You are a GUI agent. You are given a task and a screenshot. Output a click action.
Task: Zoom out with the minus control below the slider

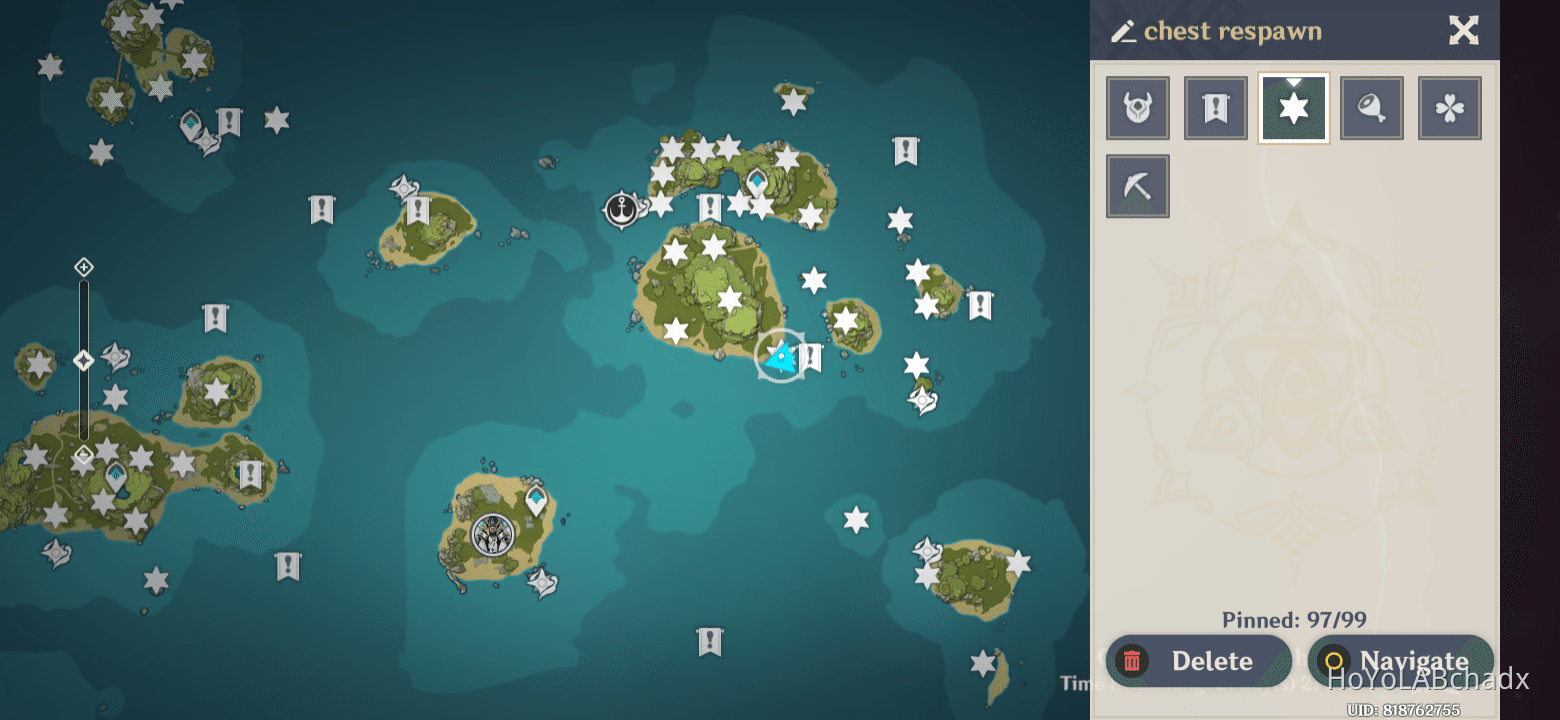coord(83,455)
